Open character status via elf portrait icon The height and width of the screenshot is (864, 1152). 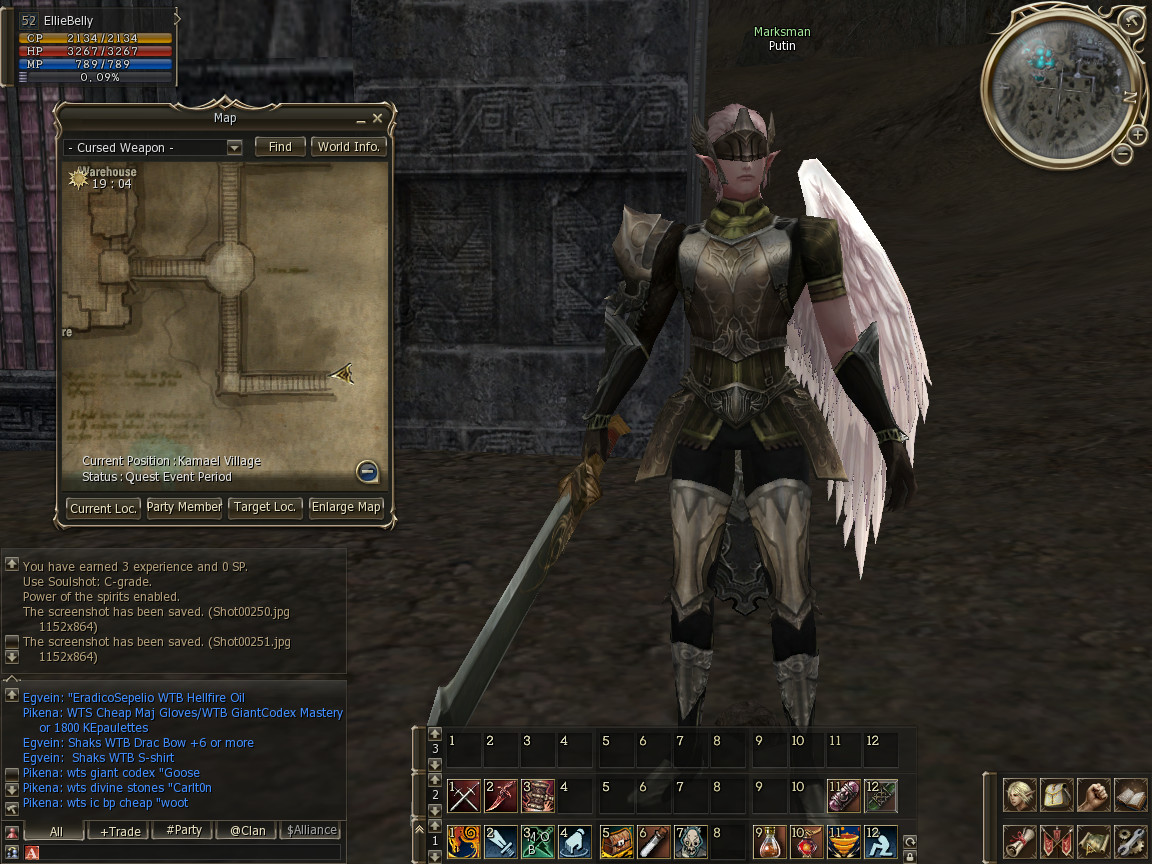click(x=1020, y=796)
